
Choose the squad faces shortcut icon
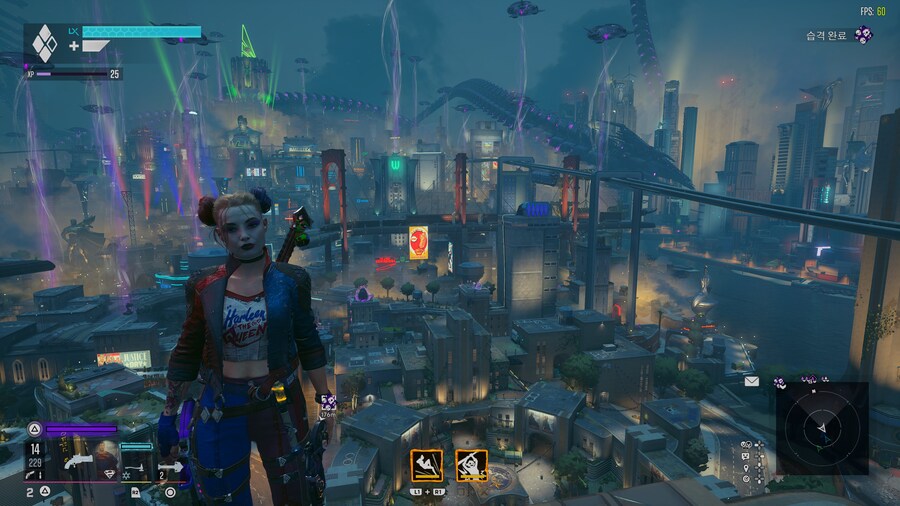747,444
